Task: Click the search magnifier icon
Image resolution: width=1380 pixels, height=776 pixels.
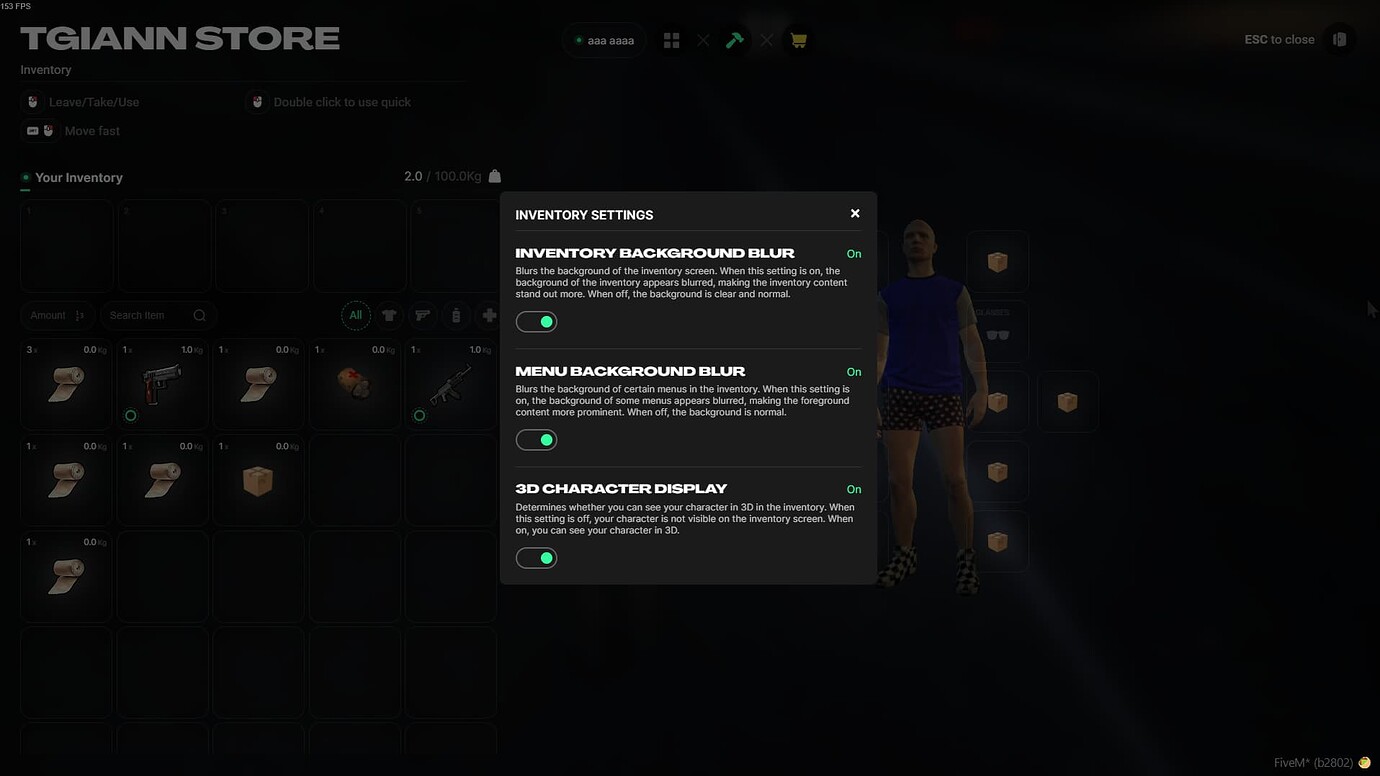Action: (199, 315)
